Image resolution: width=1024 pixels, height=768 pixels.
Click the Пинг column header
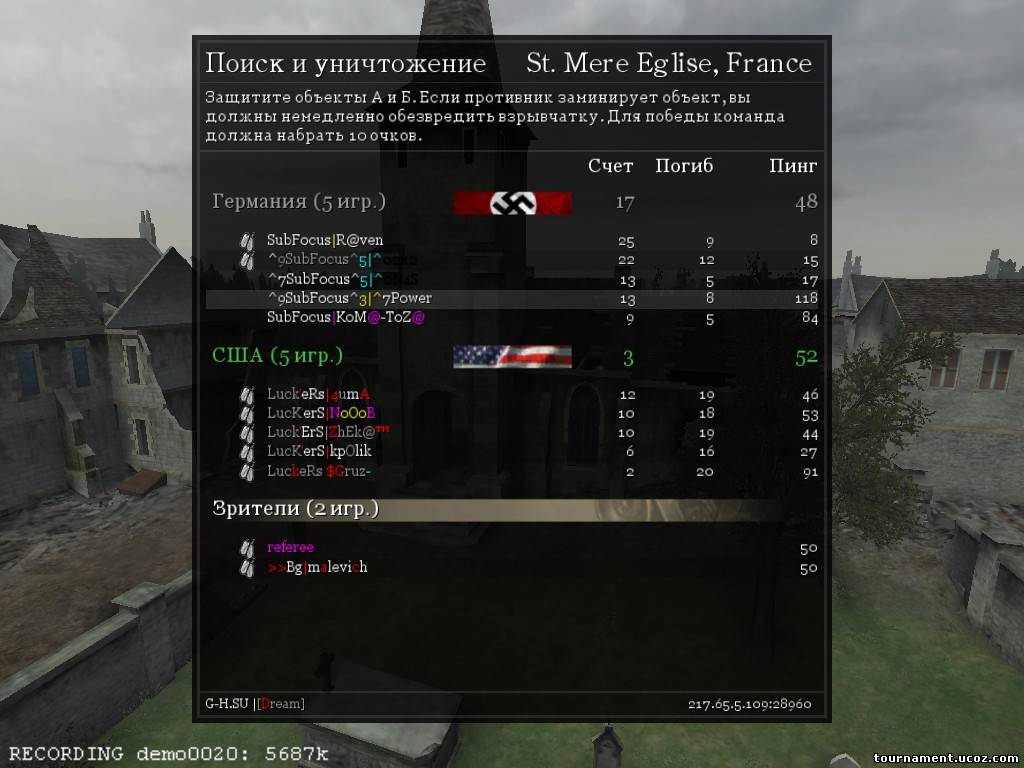click(793, 166)
